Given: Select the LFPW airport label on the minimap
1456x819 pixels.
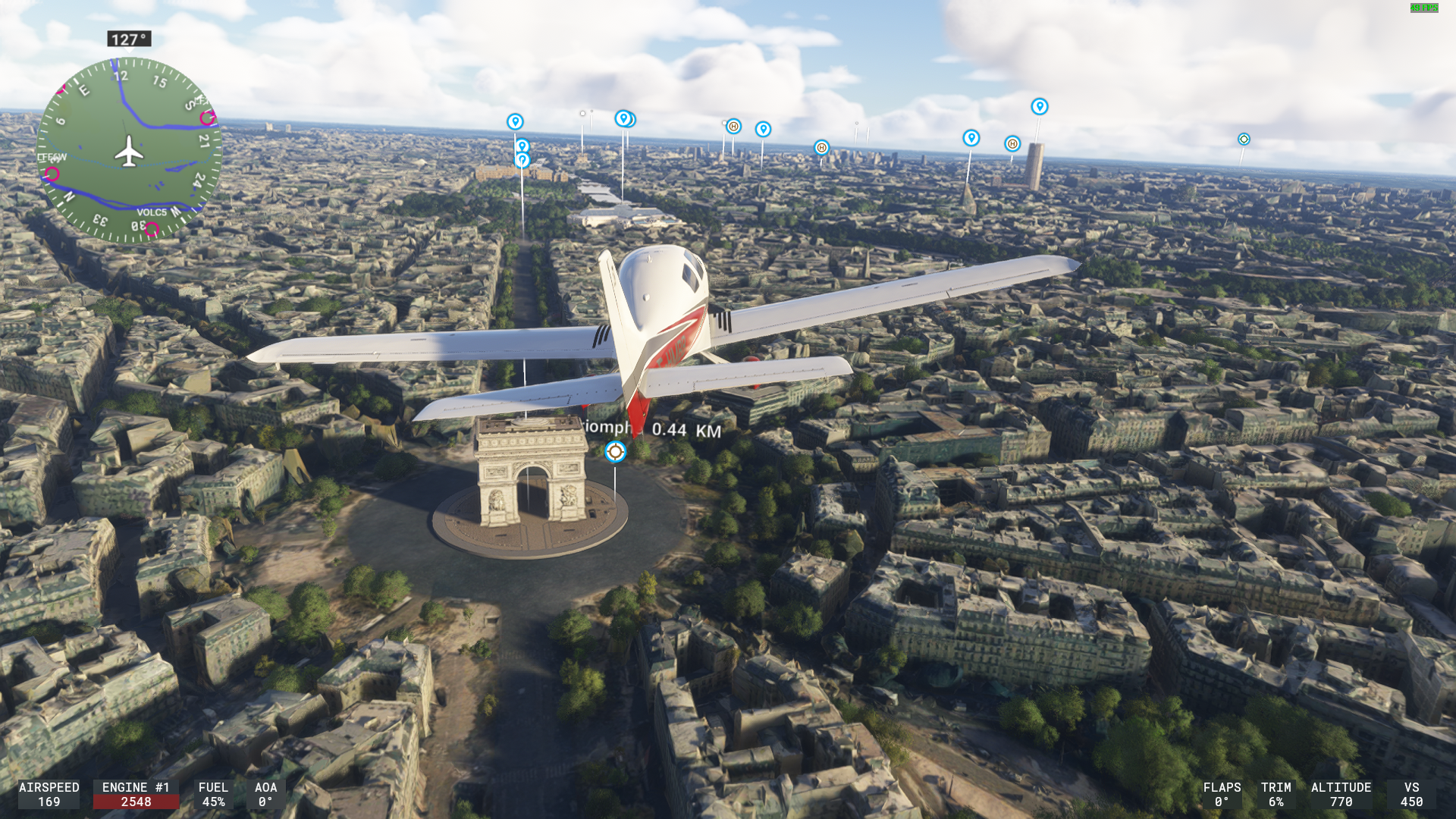Looking at the screenshot, I should coord(52,157).
